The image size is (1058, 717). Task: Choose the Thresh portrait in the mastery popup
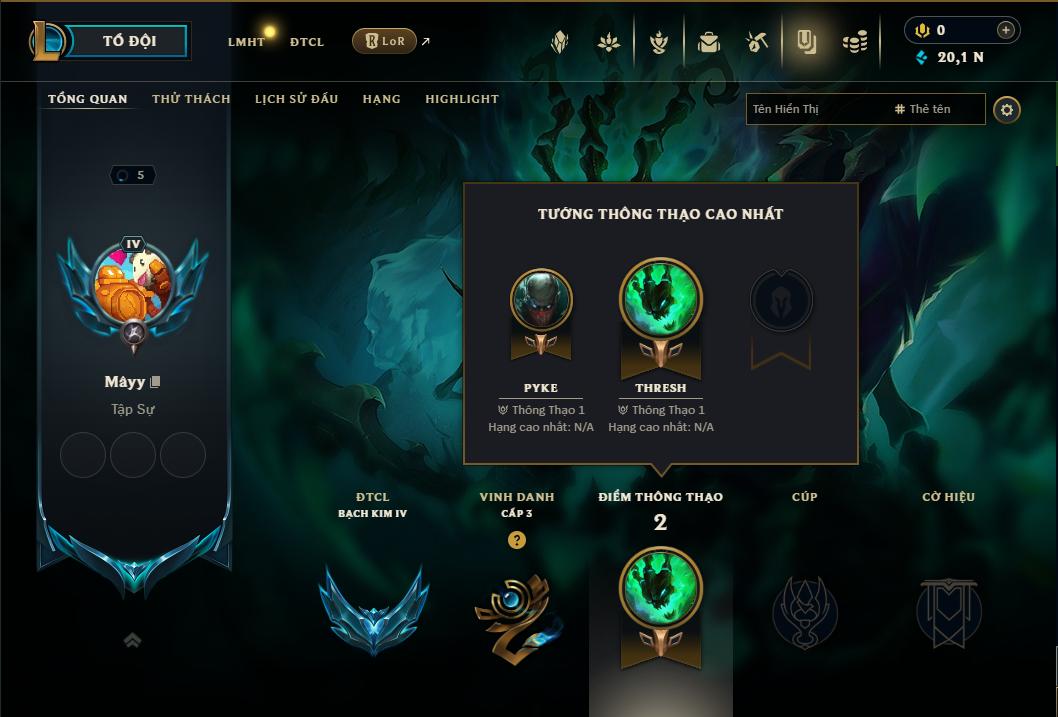click(x=661, y=299)
